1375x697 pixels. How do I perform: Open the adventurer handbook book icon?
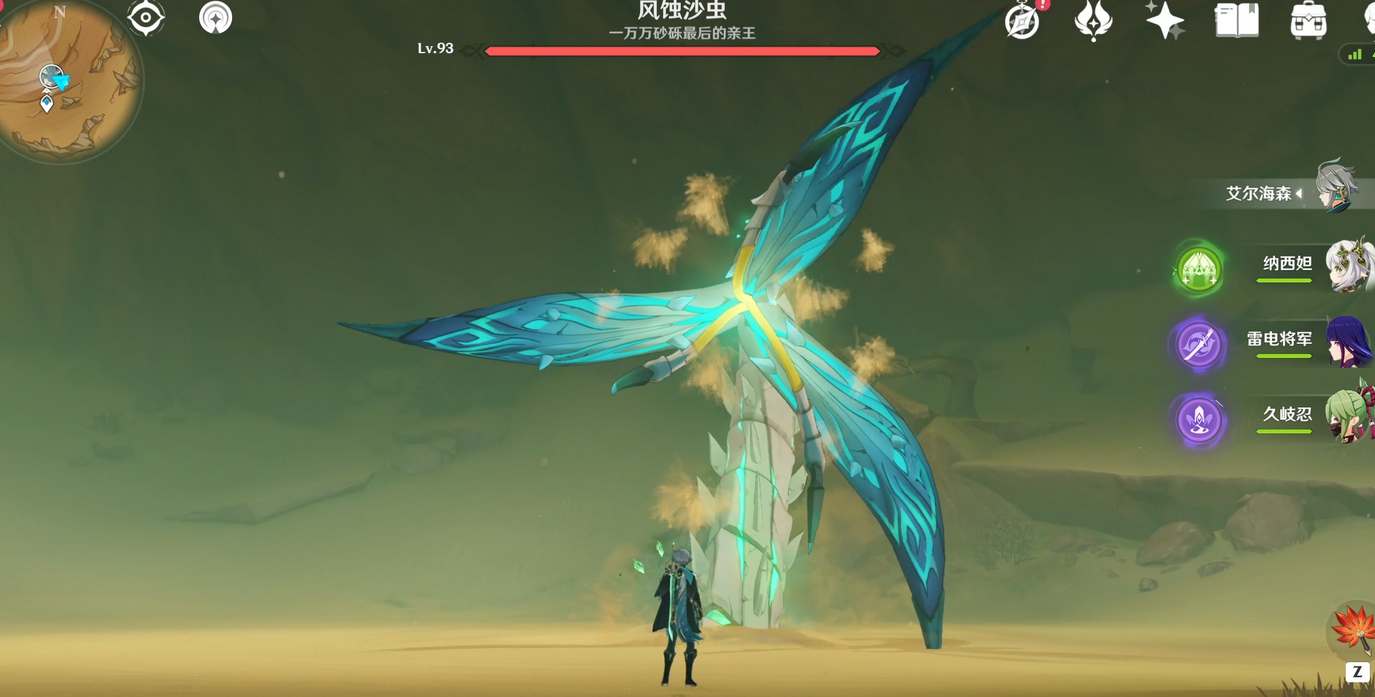[1236, 20]
